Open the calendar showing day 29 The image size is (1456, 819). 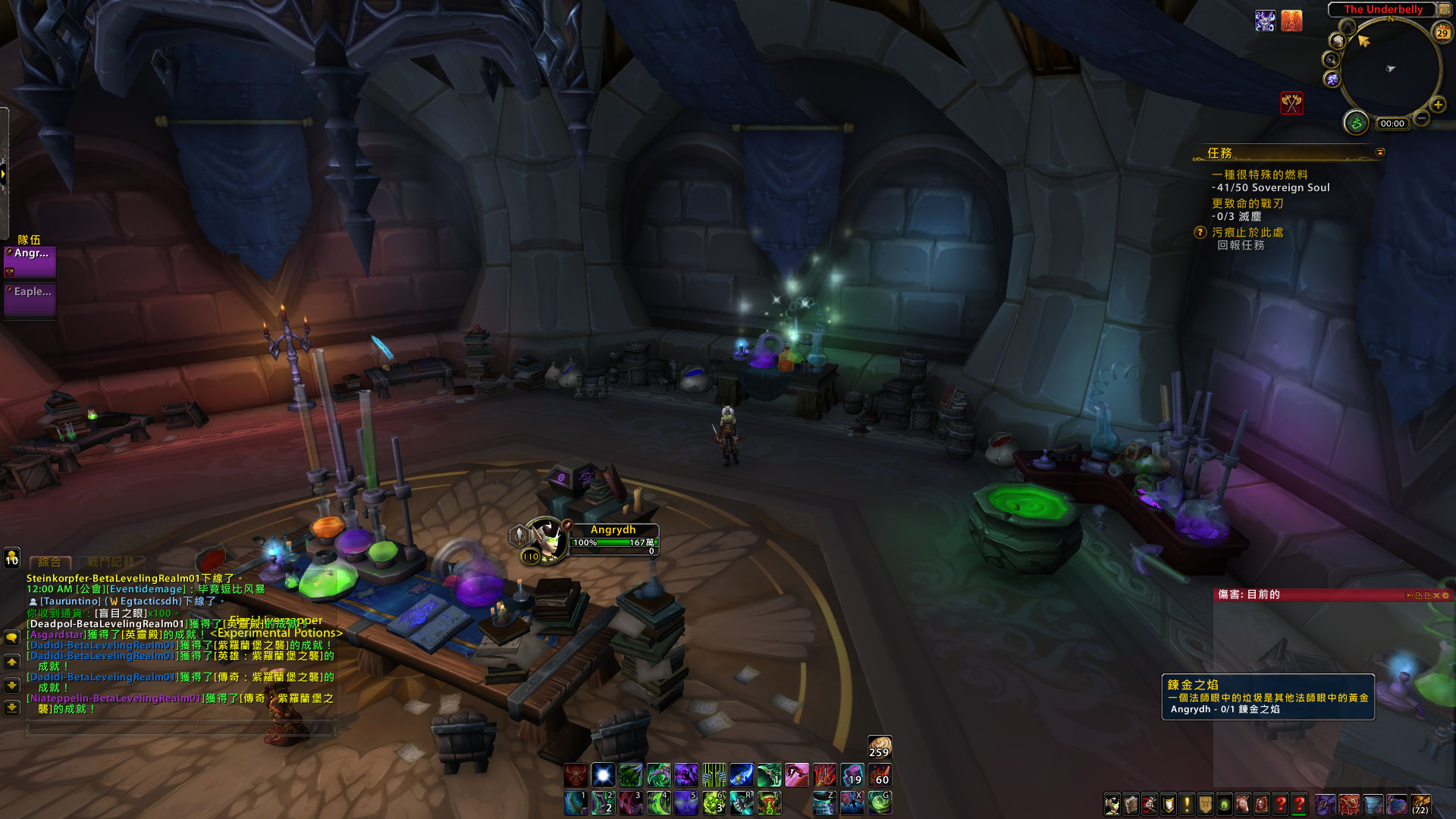click(x=1442, y=31)
